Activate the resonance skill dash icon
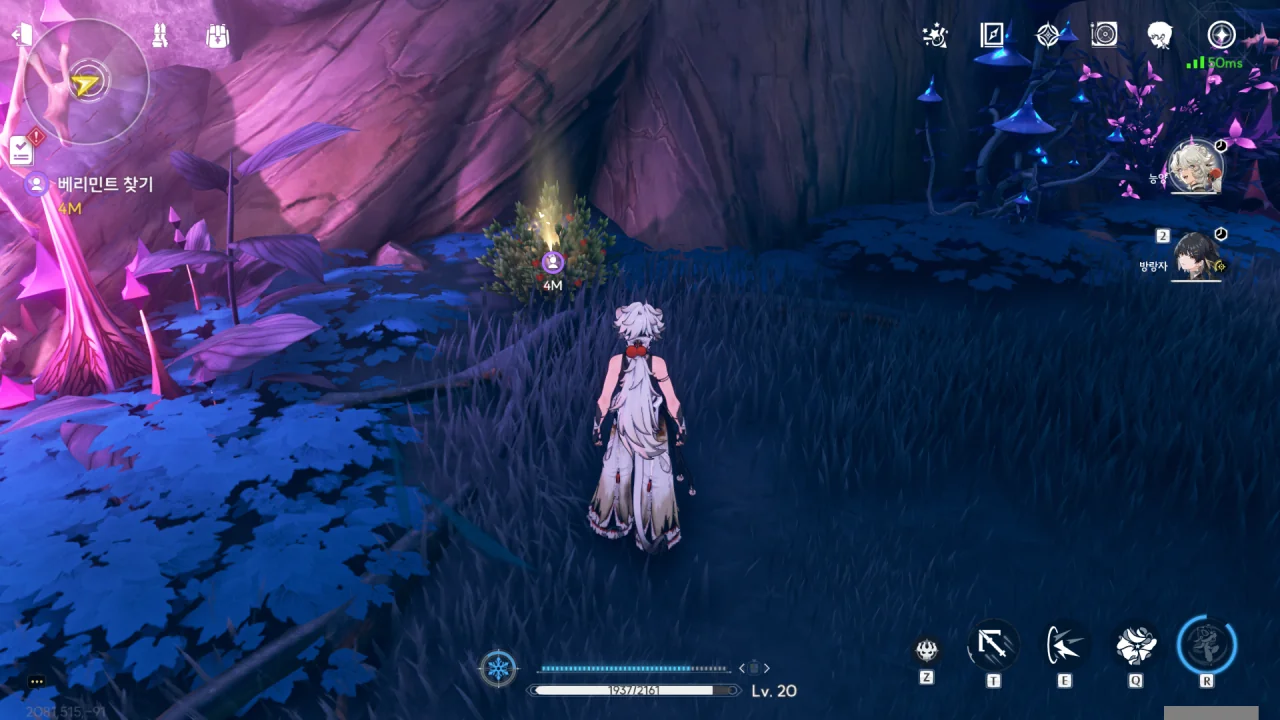The width and height of the screenshot is (1280, 720). 1064,646
